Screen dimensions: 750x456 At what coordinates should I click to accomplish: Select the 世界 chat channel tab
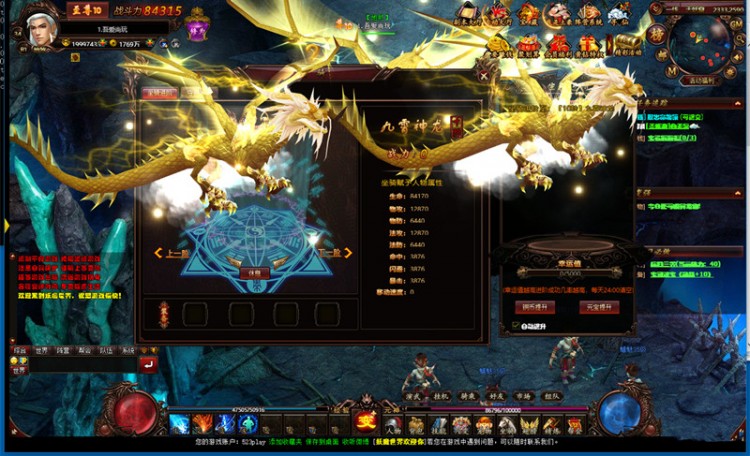coord(42,351)
